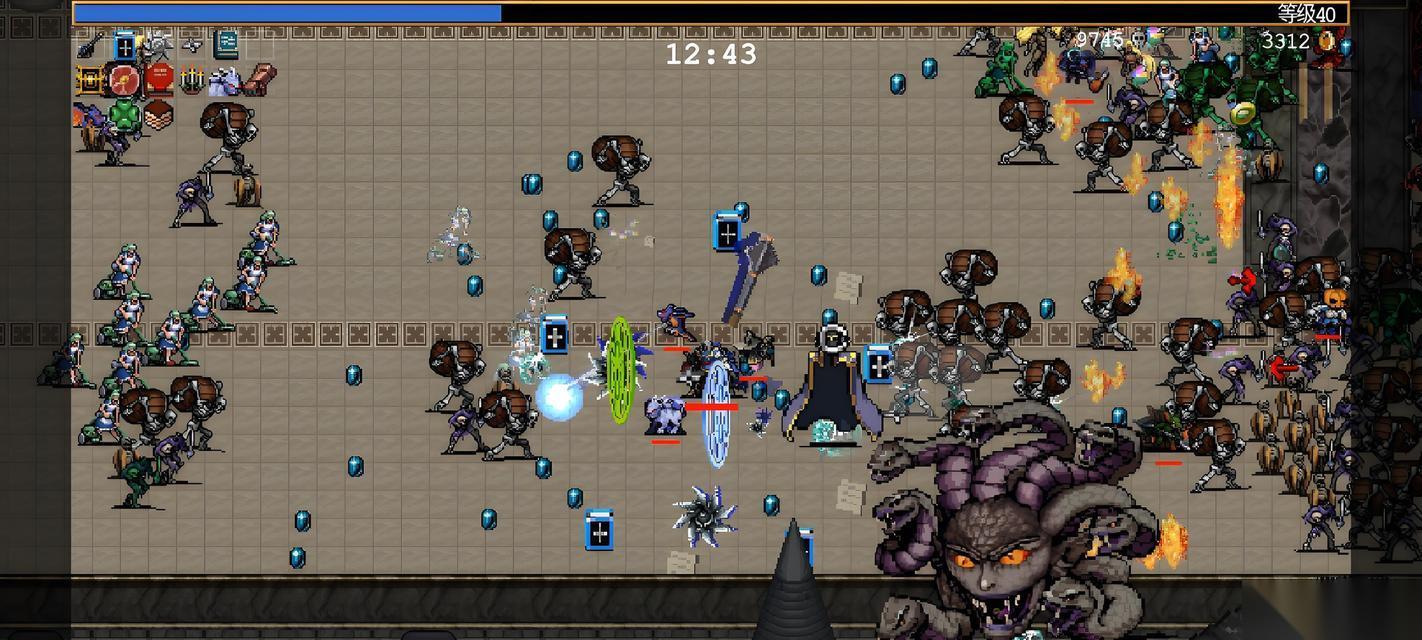Select the white wings passive item icon
This screenshot has width=1422, height=640.
(224, 80)
